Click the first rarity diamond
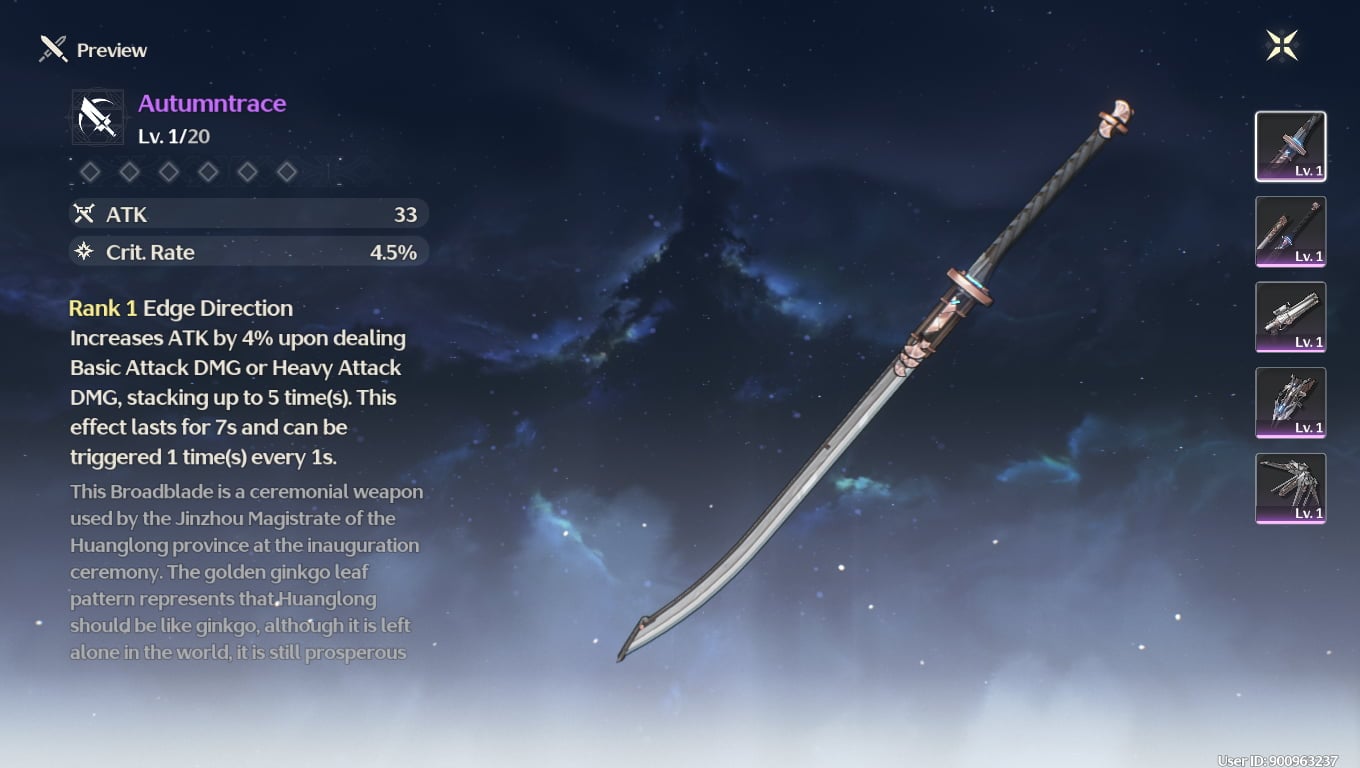Viewport: 1360px width, 768px height. 89,171
